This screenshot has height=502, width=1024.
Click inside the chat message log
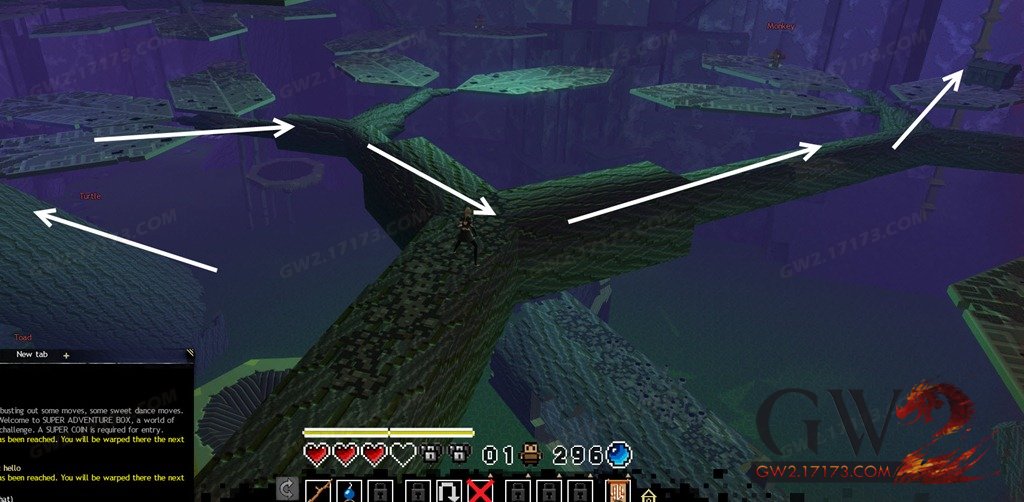click(x=95, y=430)
